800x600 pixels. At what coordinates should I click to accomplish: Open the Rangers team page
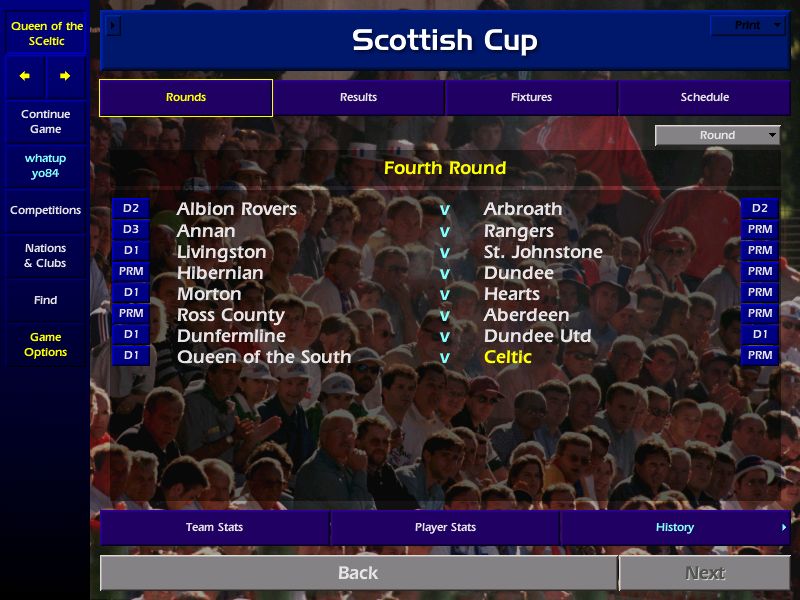pos(518,231)
